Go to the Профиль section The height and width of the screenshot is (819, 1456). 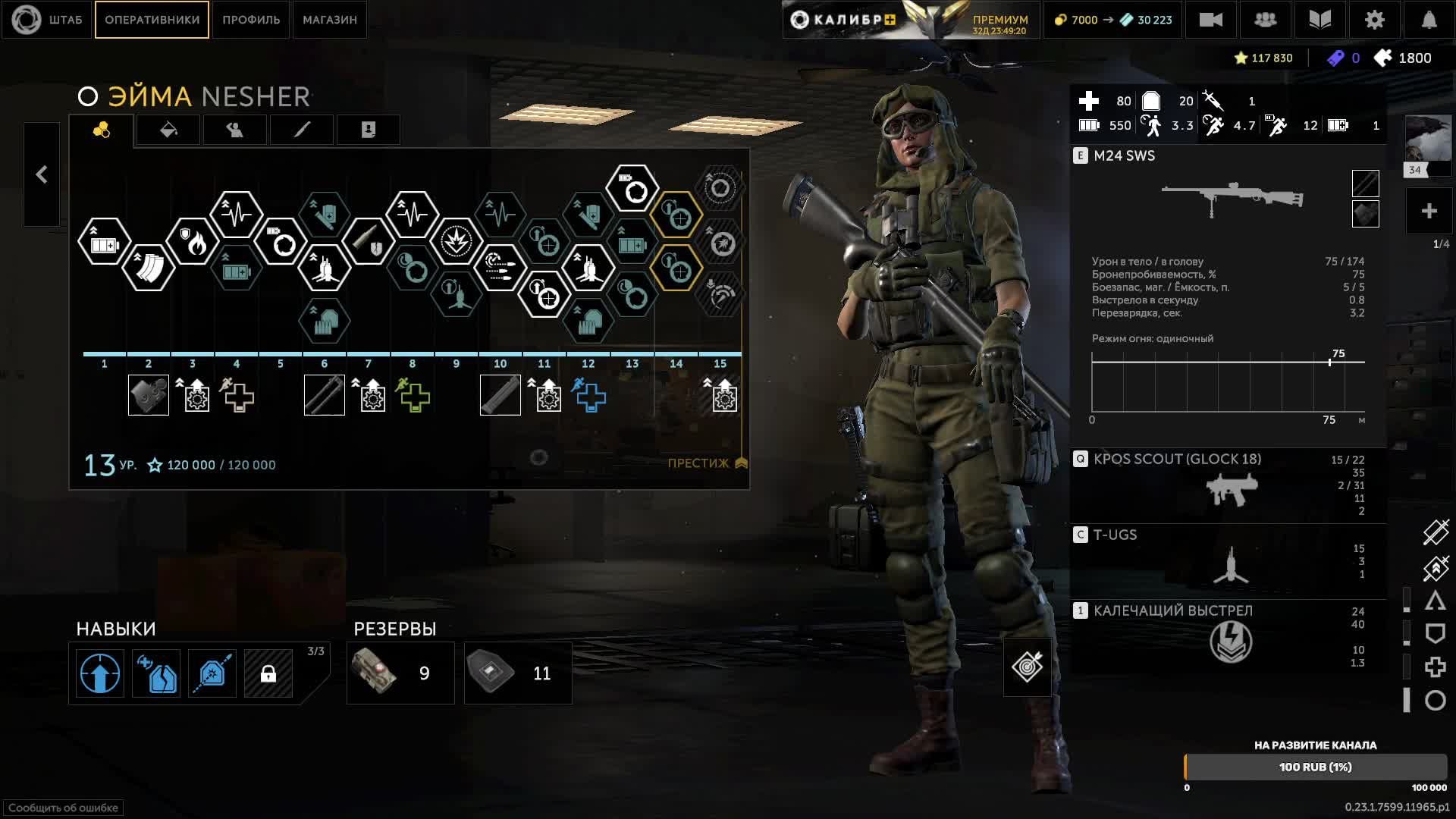click(x=251, y=20)
